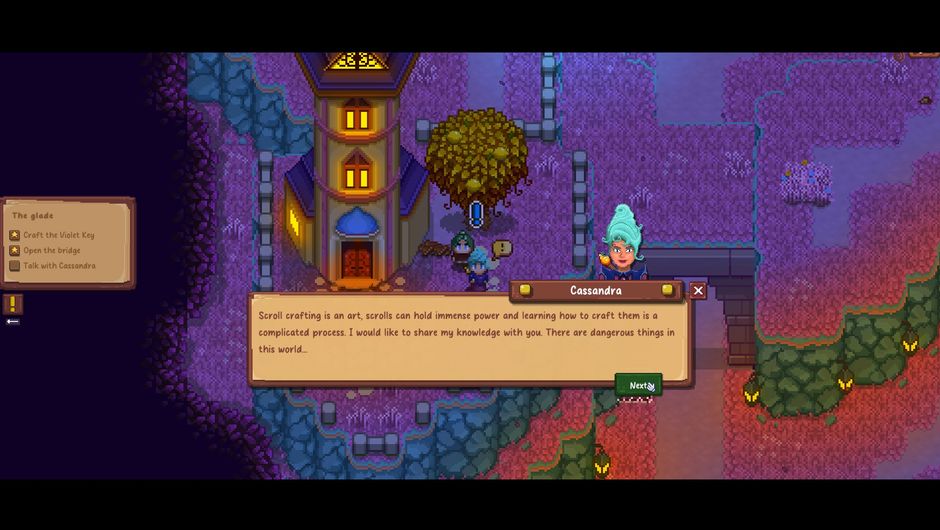Screen dimensions: 940x530
Task: Select the Open the bridge objective
Action: 52,250
